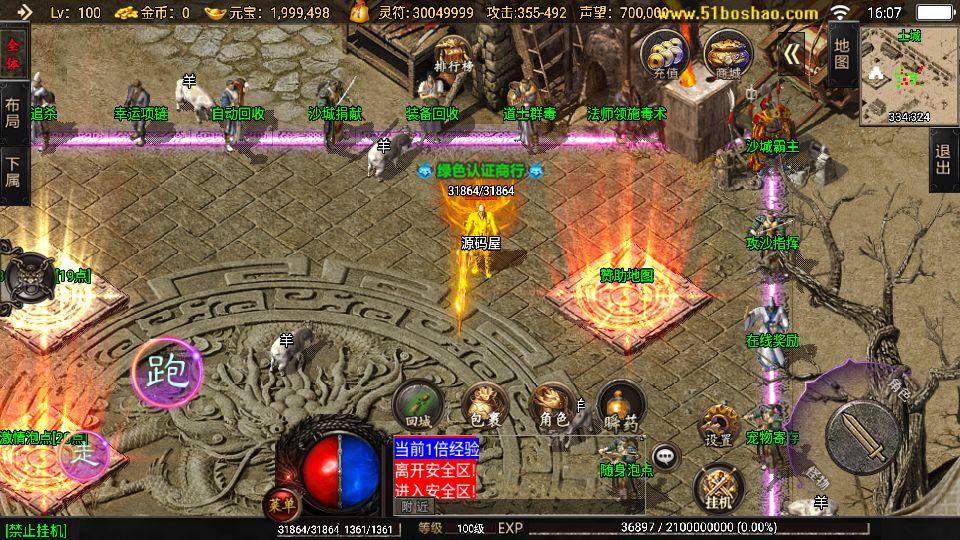This screenshot has height=540, width=960.
Task: Use the 回城 return-to-town button
Action: click(x=417, y=405)
